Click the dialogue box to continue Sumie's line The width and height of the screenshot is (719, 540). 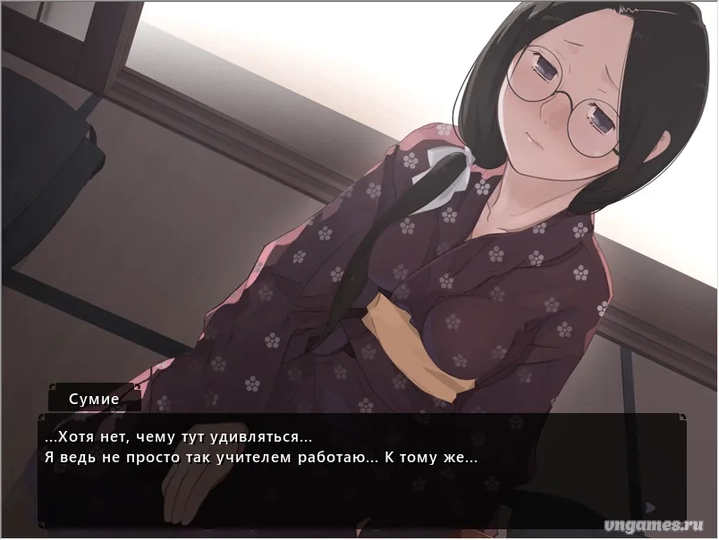tap(360, 470)
